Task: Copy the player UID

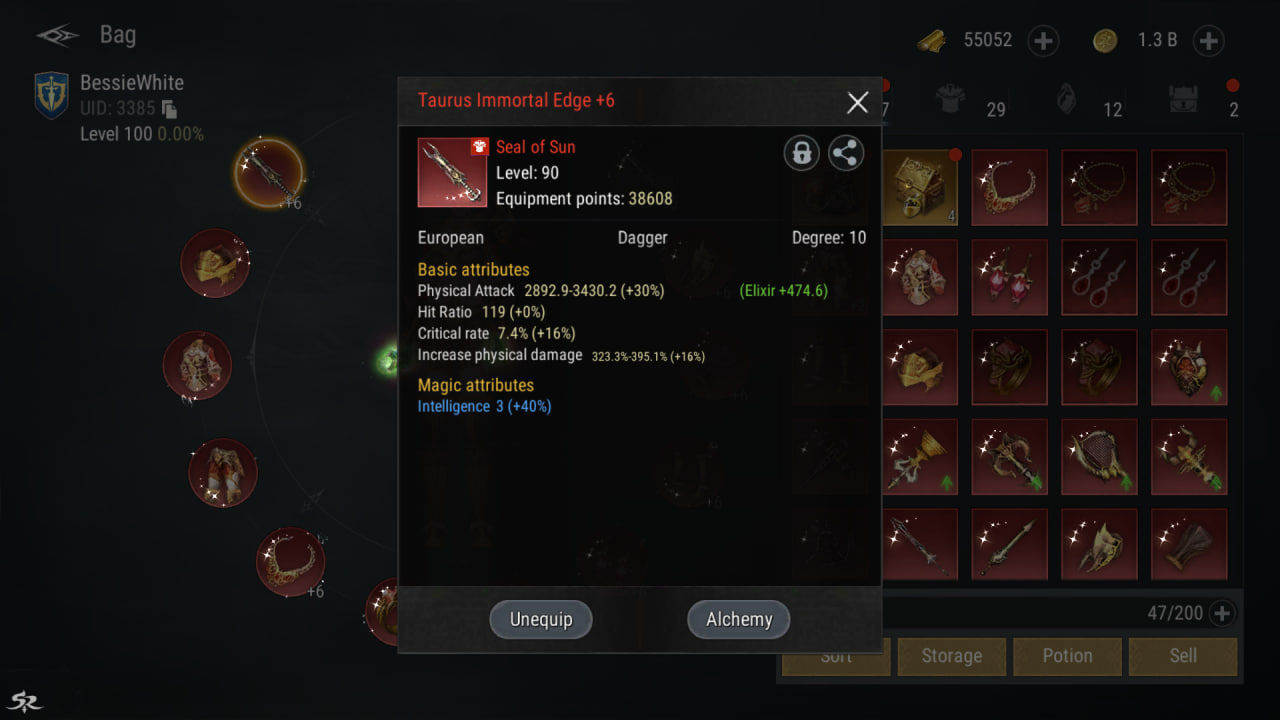Action: click(169, 109)
